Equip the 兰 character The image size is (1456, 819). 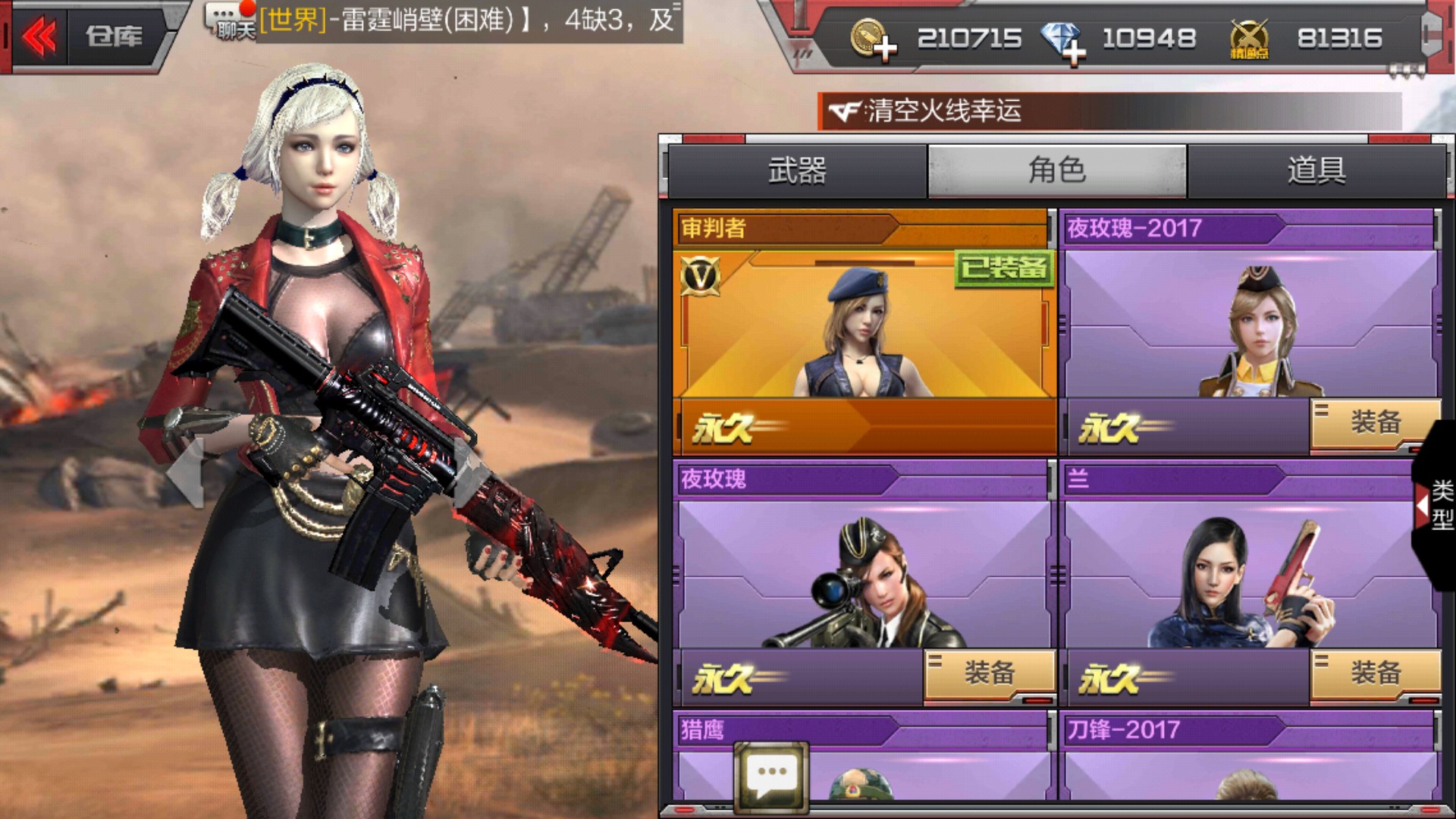(1374, 673)
